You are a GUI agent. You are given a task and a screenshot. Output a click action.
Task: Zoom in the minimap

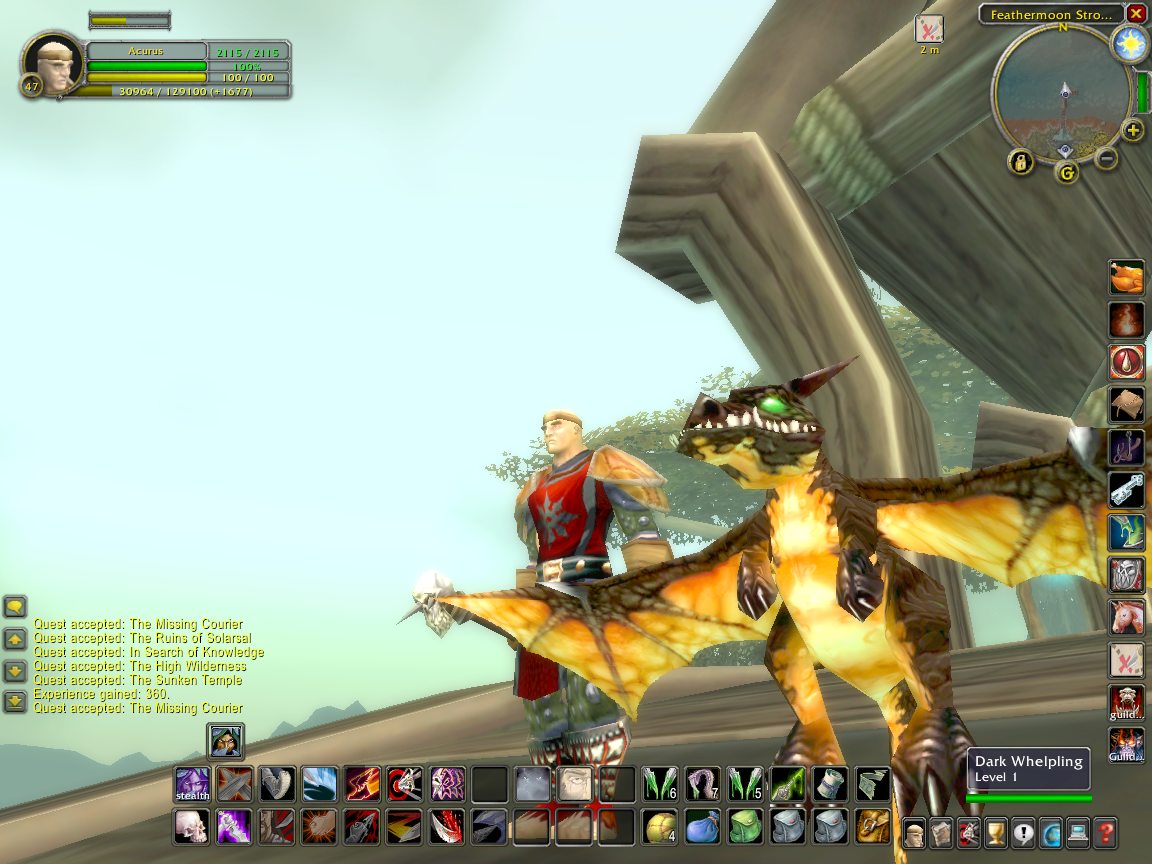pos(1133,130)
